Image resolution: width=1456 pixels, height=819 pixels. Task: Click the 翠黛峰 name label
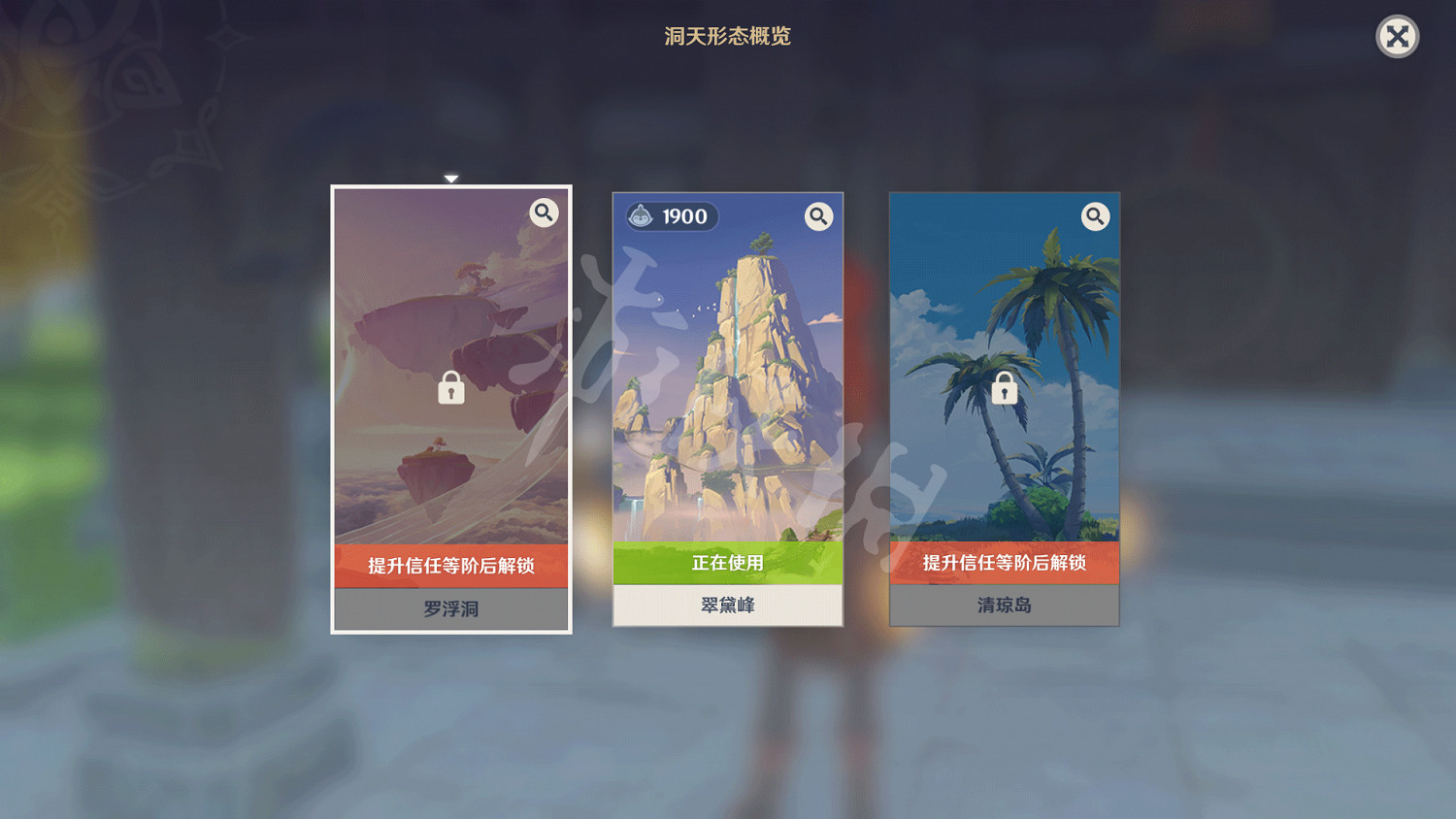[728, 604]
